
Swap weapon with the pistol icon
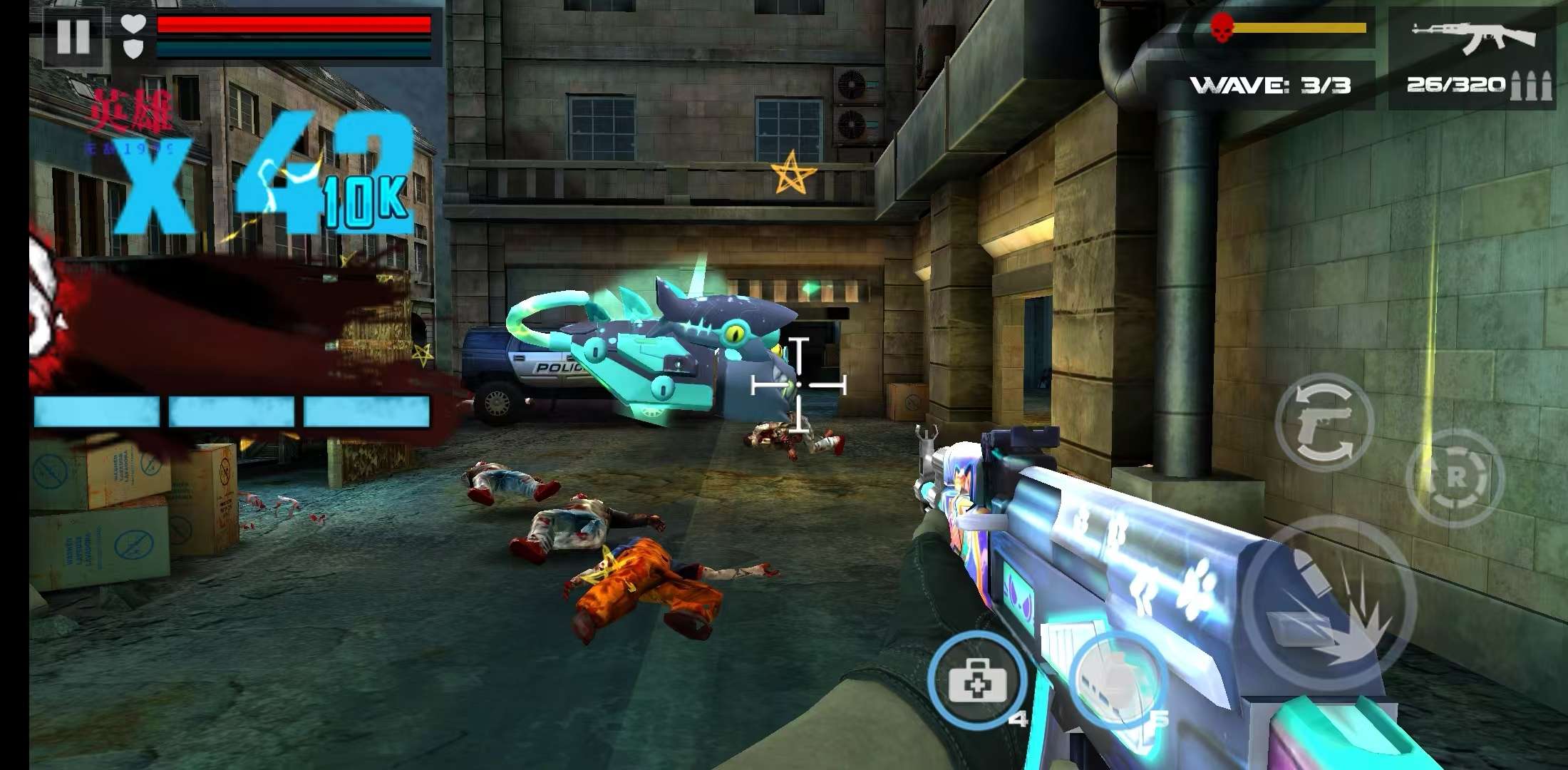pyautogui.click(x=1324, y=422)
